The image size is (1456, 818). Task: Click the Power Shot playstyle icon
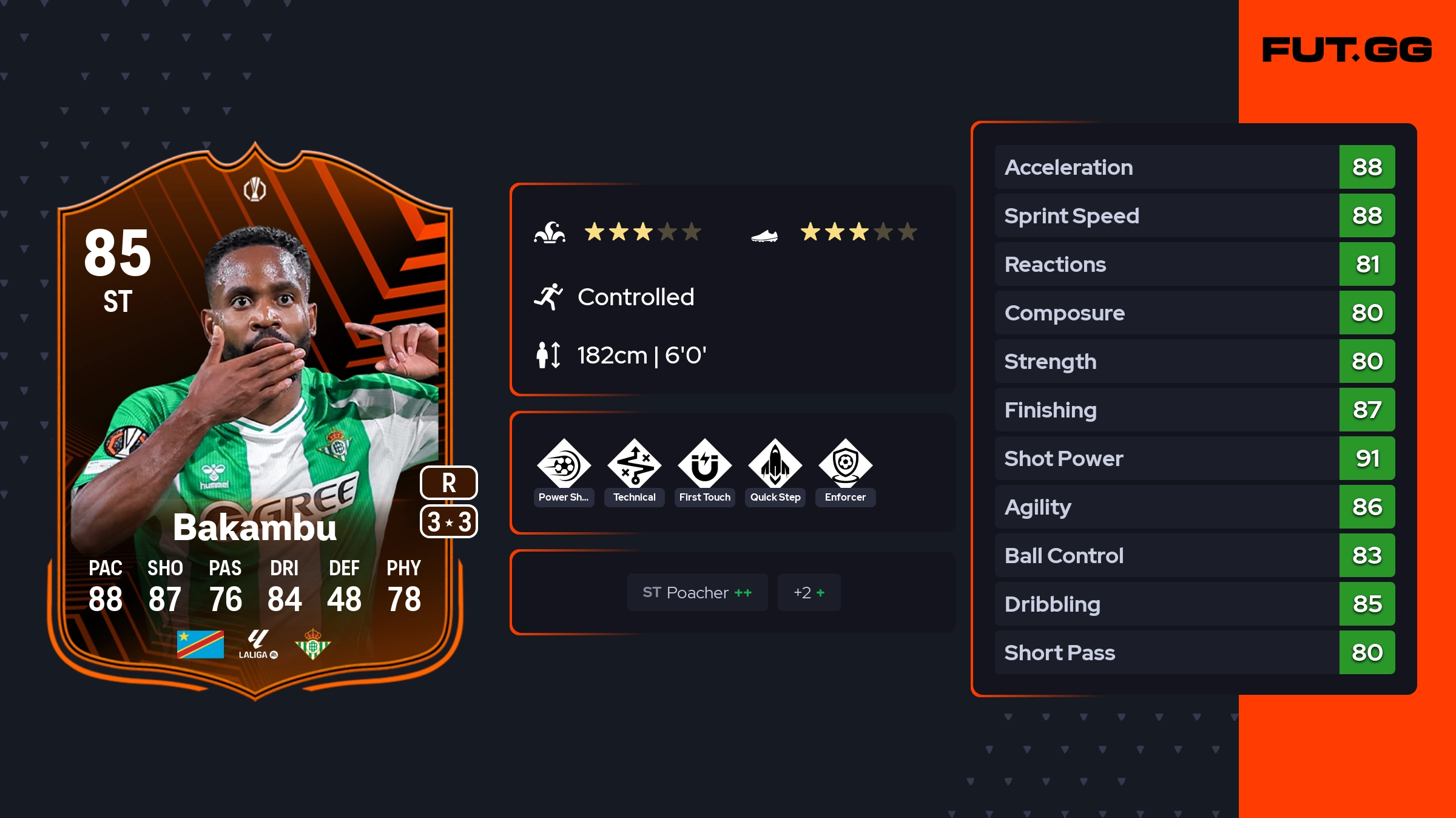point(564,465)
